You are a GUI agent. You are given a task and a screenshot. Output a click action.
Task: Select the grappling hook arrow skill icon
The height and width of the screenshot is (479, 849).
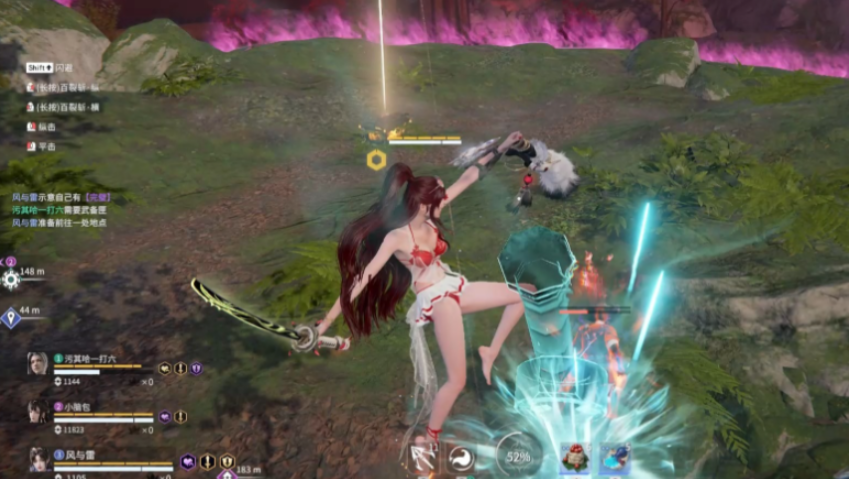click(424, 458)
